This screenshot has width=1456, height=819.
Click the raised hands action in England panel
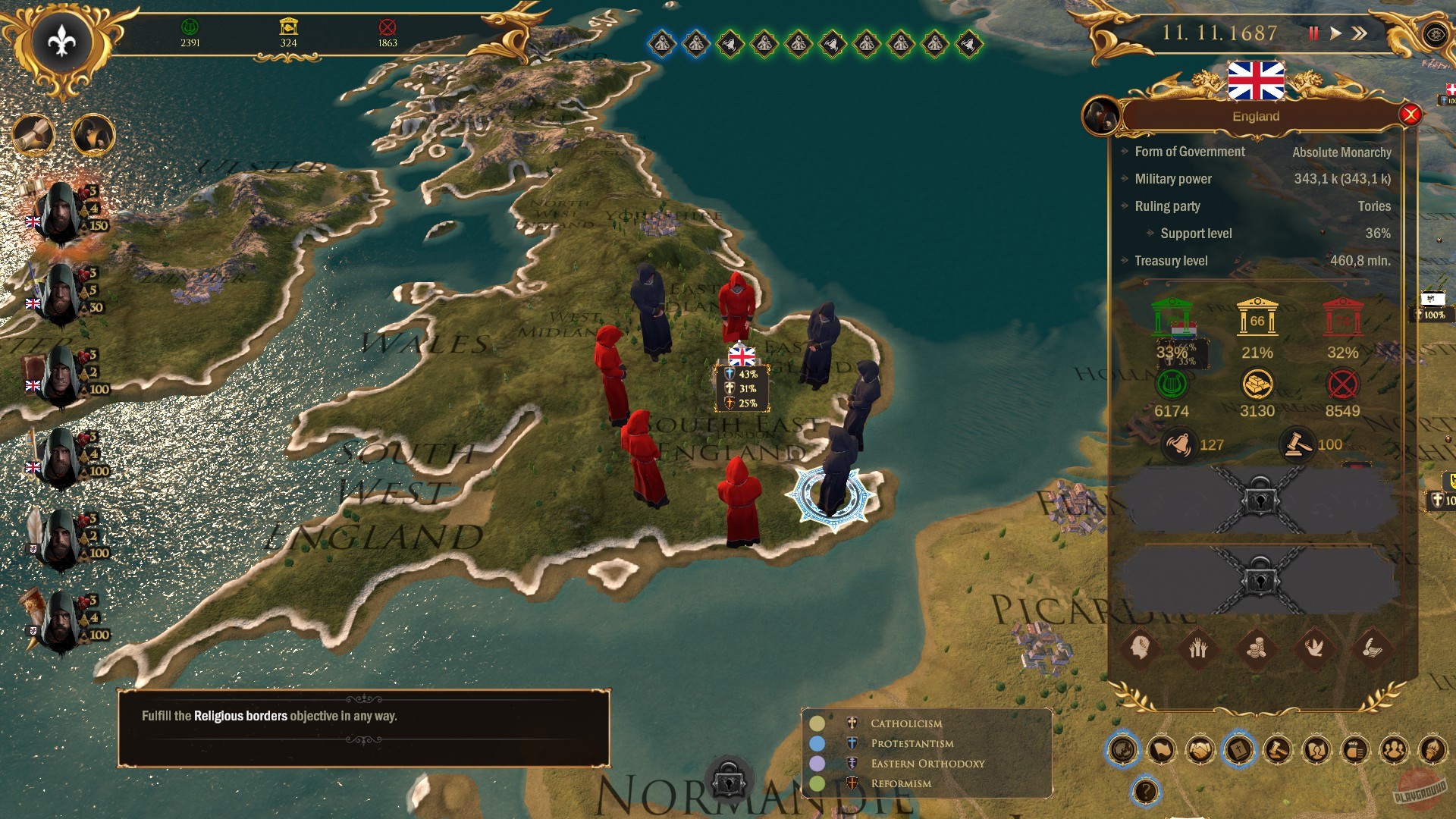(x=1197, y=648)
